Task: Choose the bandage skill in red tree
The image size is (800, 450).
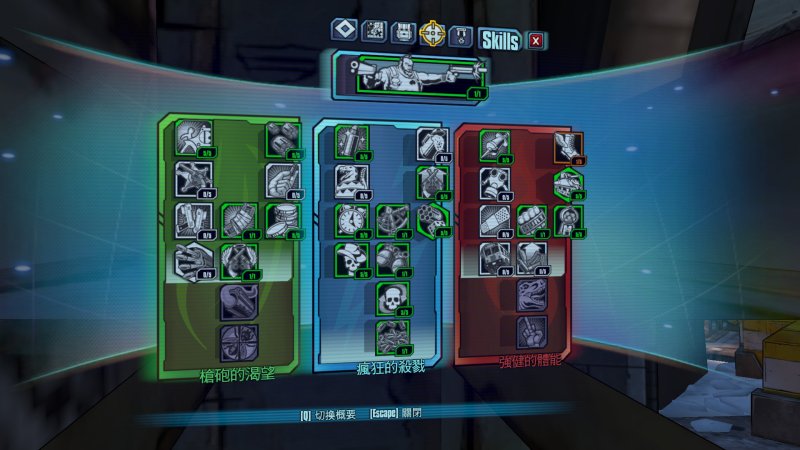Action: click(x=494, y=218)
